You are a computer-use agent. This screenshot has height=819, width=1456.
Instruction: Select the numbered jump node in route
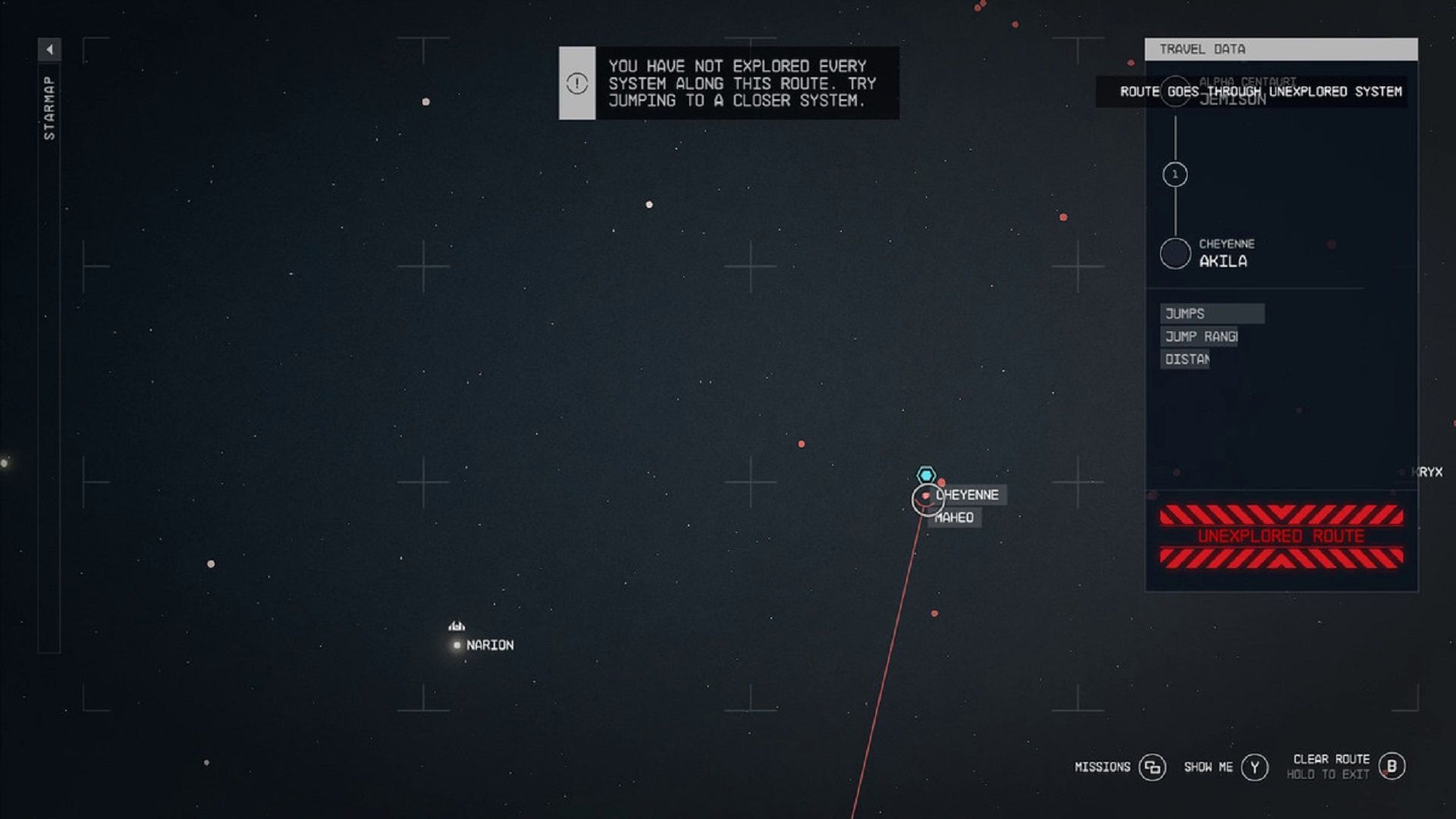click(x=1175, y=175)
